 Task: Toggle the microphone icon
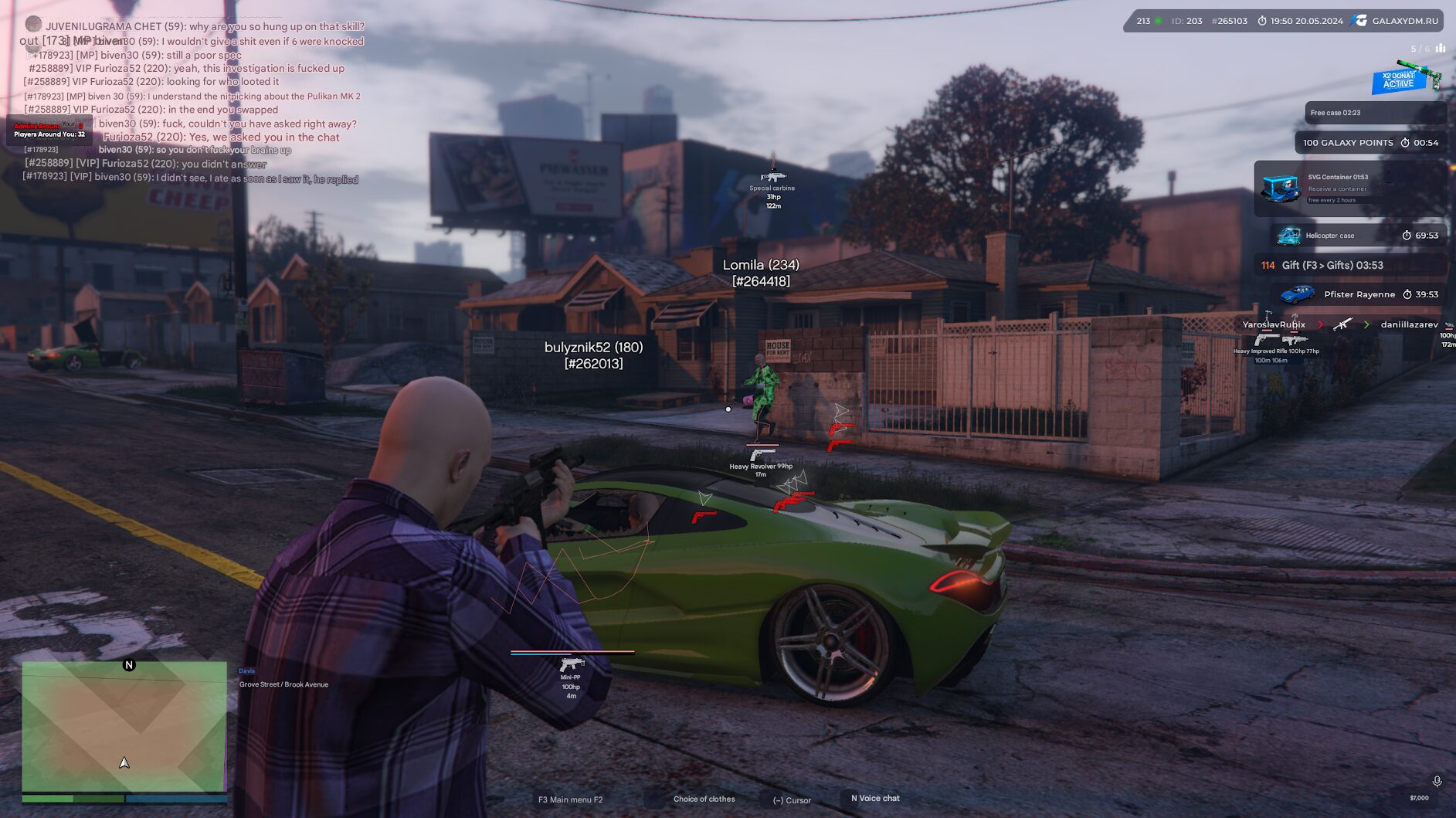point(1437,782)
